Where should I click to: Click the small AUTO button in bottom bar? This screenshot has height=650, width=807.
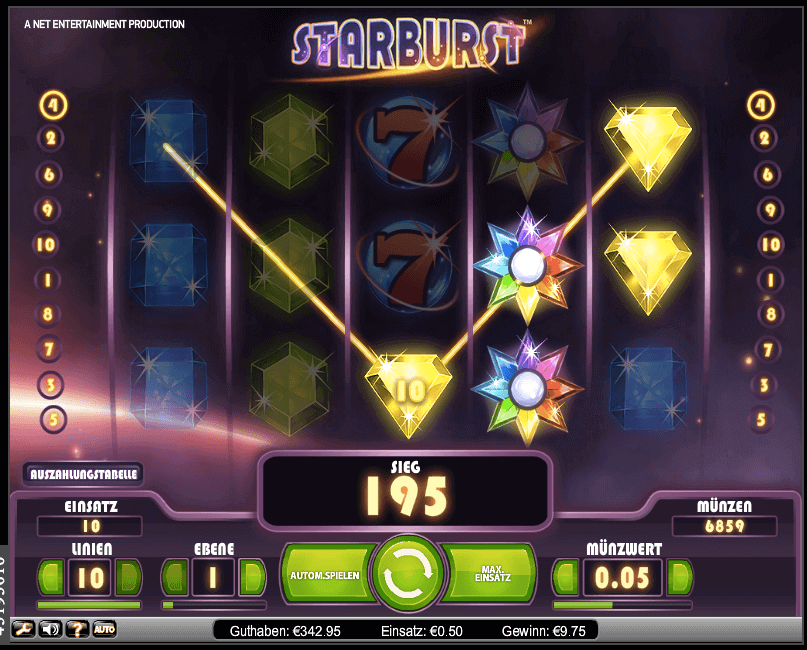pyautogui.click(x=104, y=629)
